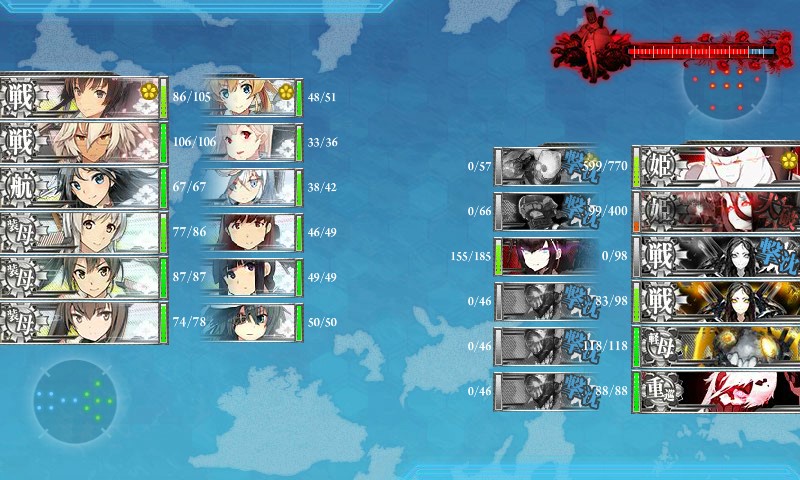800x480 pixels.
Task: Click the escort ship banner with 46/49 HP
Action: click(x=249, y=232)
